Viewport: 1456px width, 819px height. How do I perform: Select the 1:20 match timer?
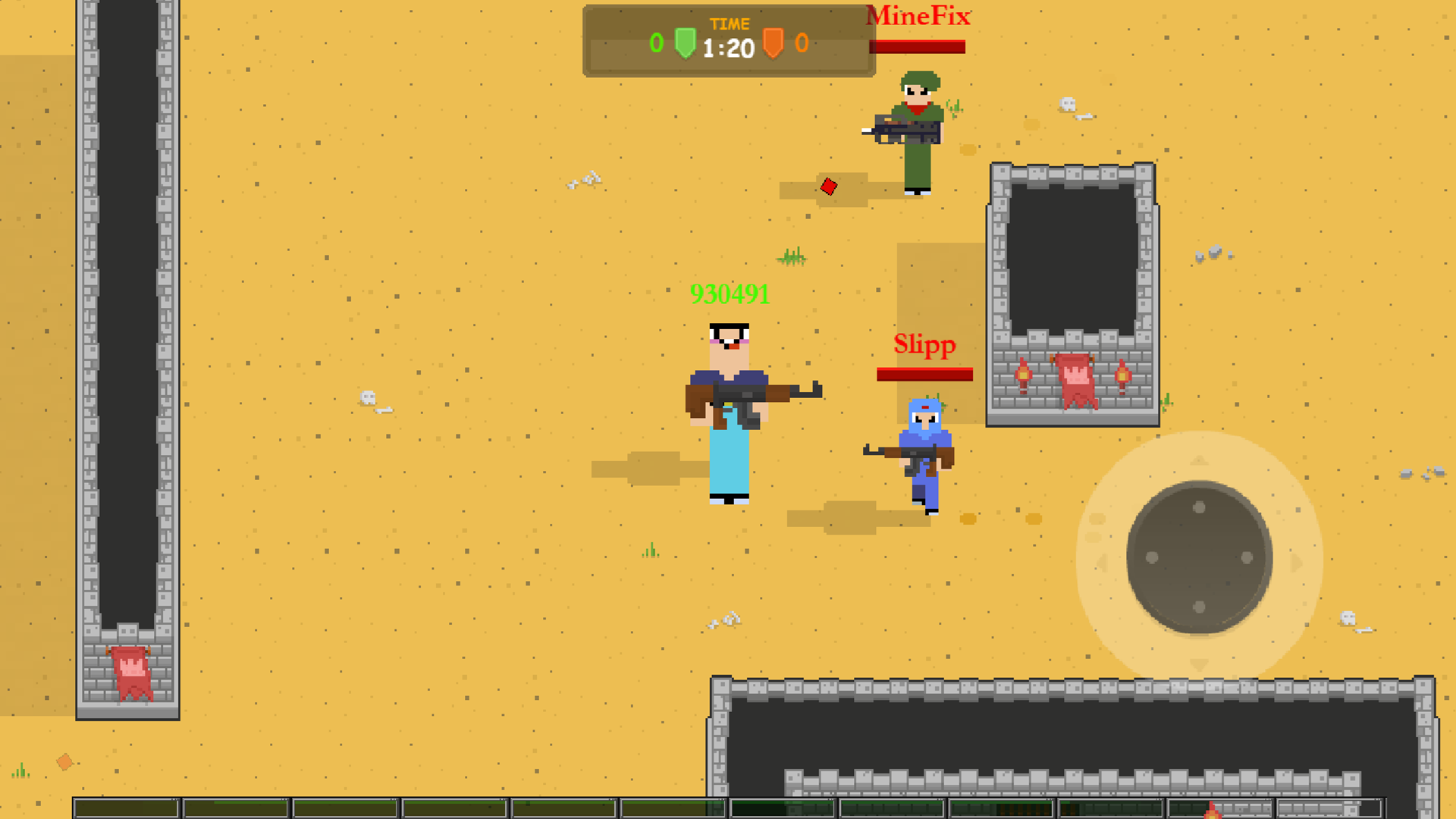[x=728, y=47]
